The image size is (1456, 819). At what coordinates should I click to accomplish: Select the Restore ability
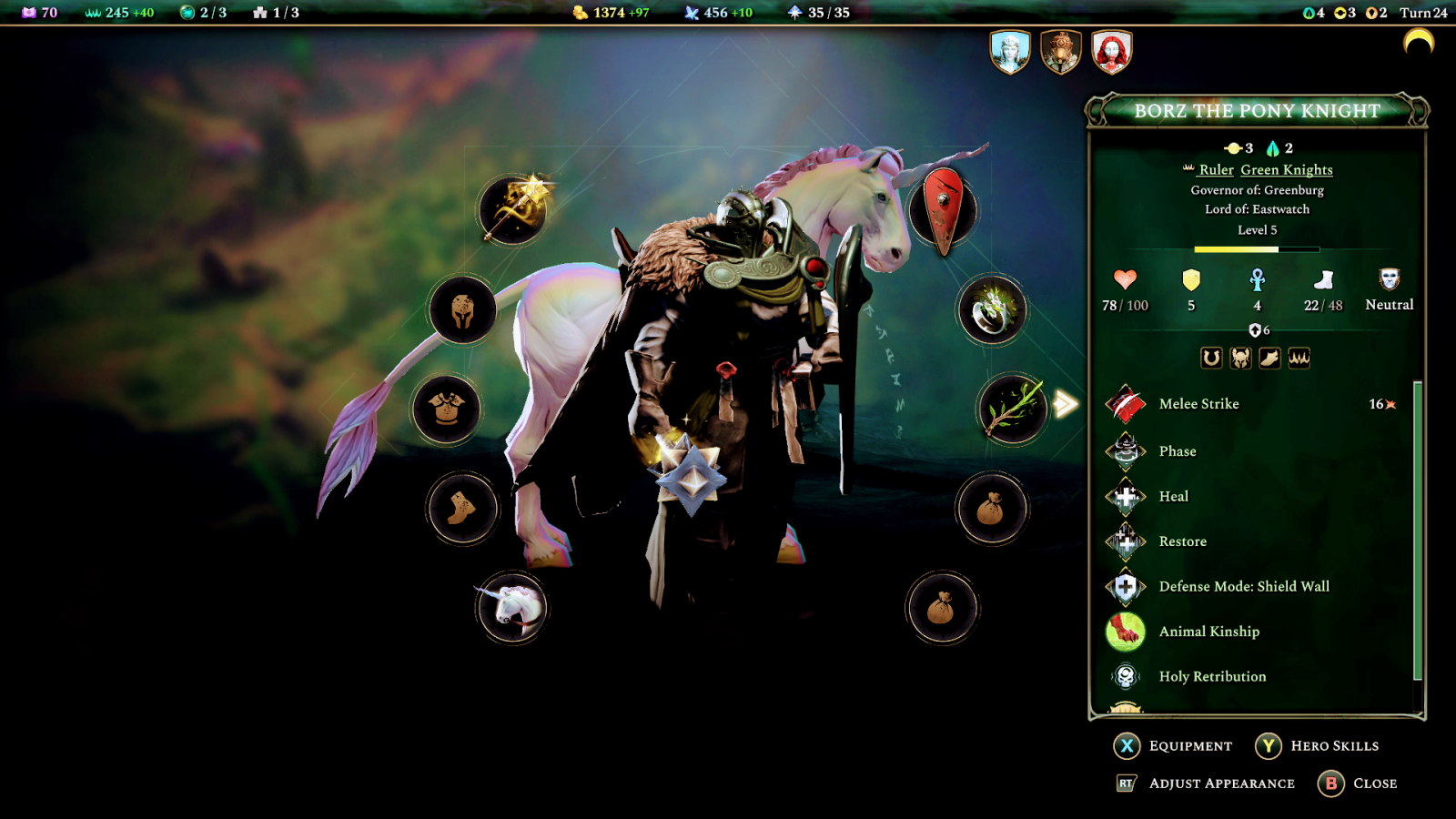click(x=1182, y=541)
